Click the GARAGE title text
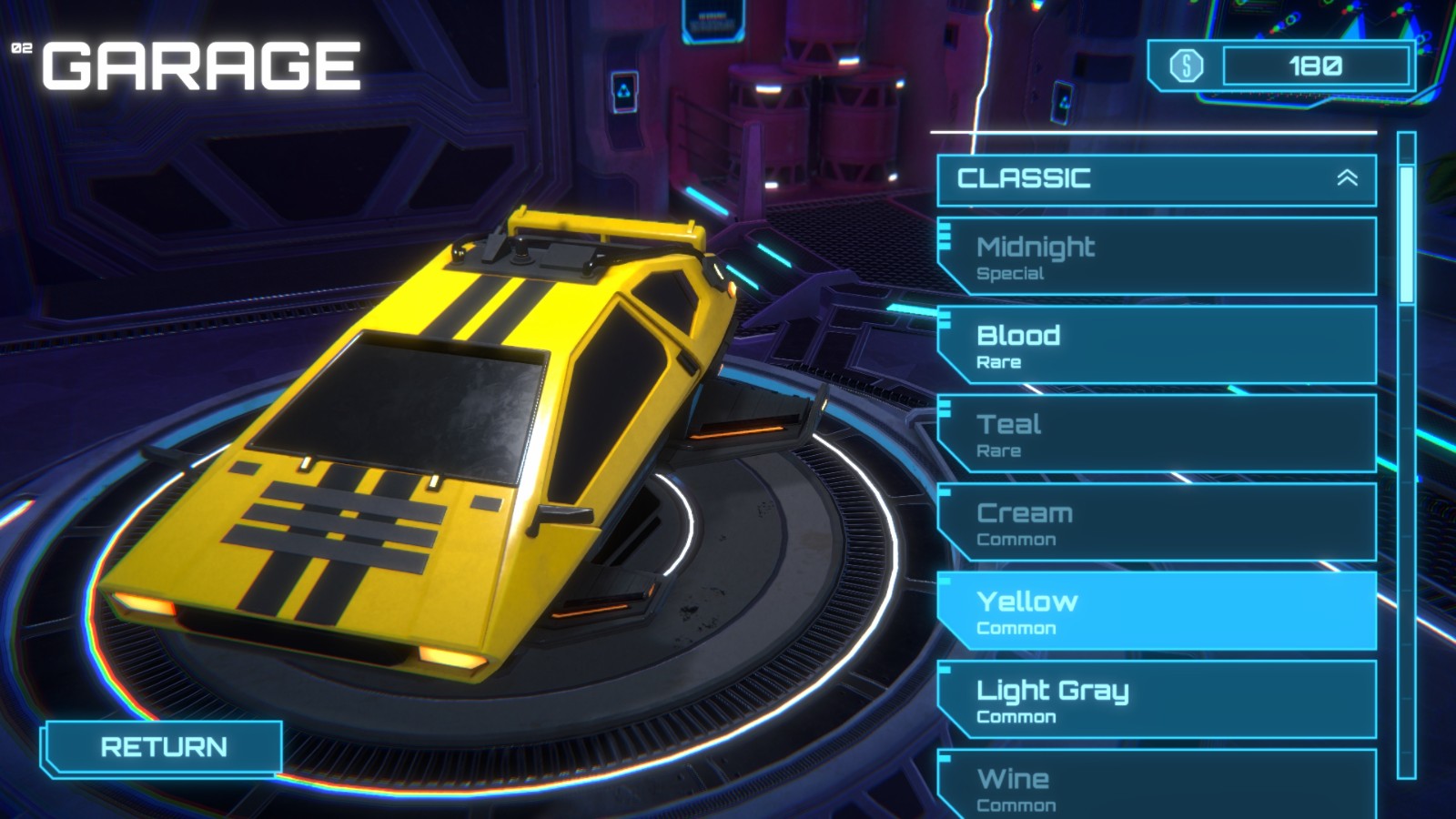The width and height of the screenshot is (1456, 819). pos(200,62)
